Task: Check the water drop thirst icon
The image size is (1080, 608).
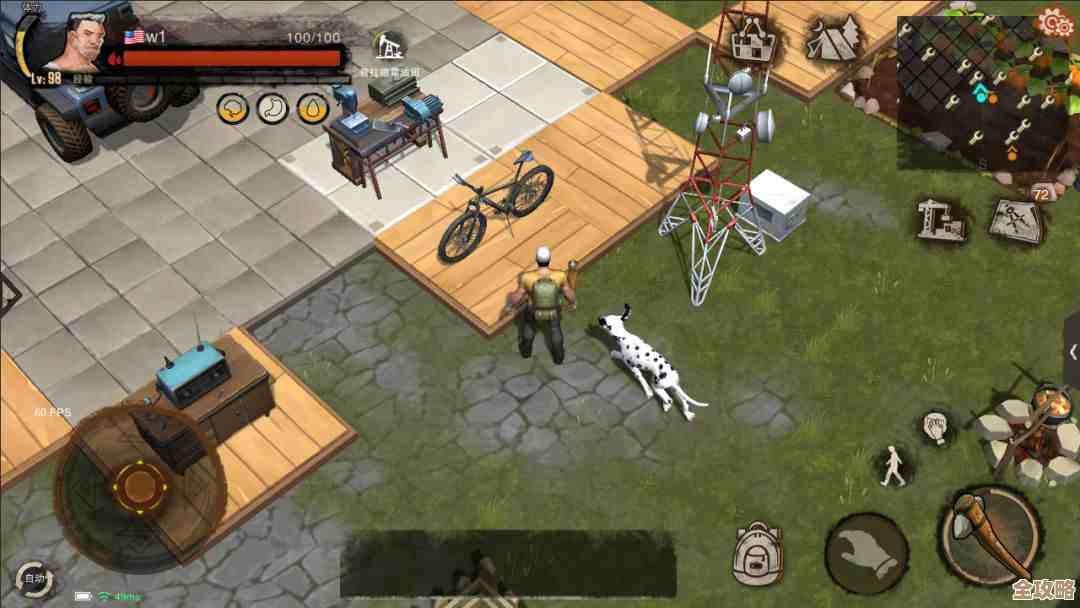Action: coord(313,107)
